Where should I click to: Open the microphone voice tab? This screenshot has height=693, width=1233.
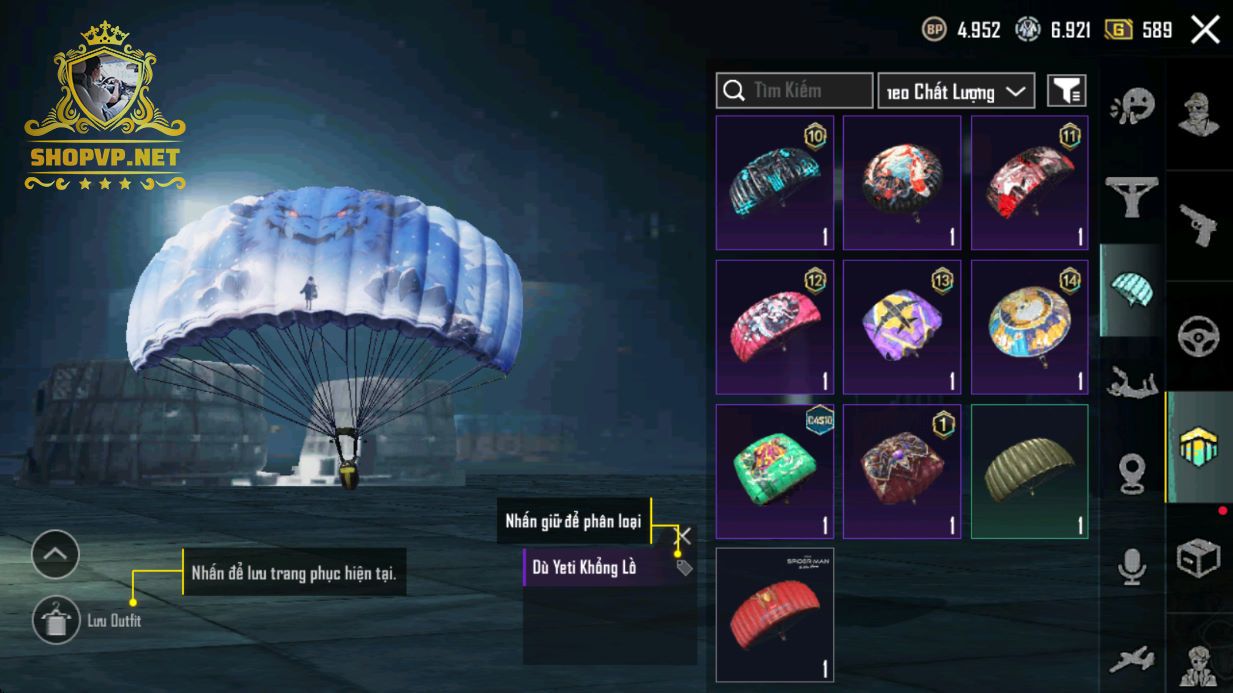1132,567
